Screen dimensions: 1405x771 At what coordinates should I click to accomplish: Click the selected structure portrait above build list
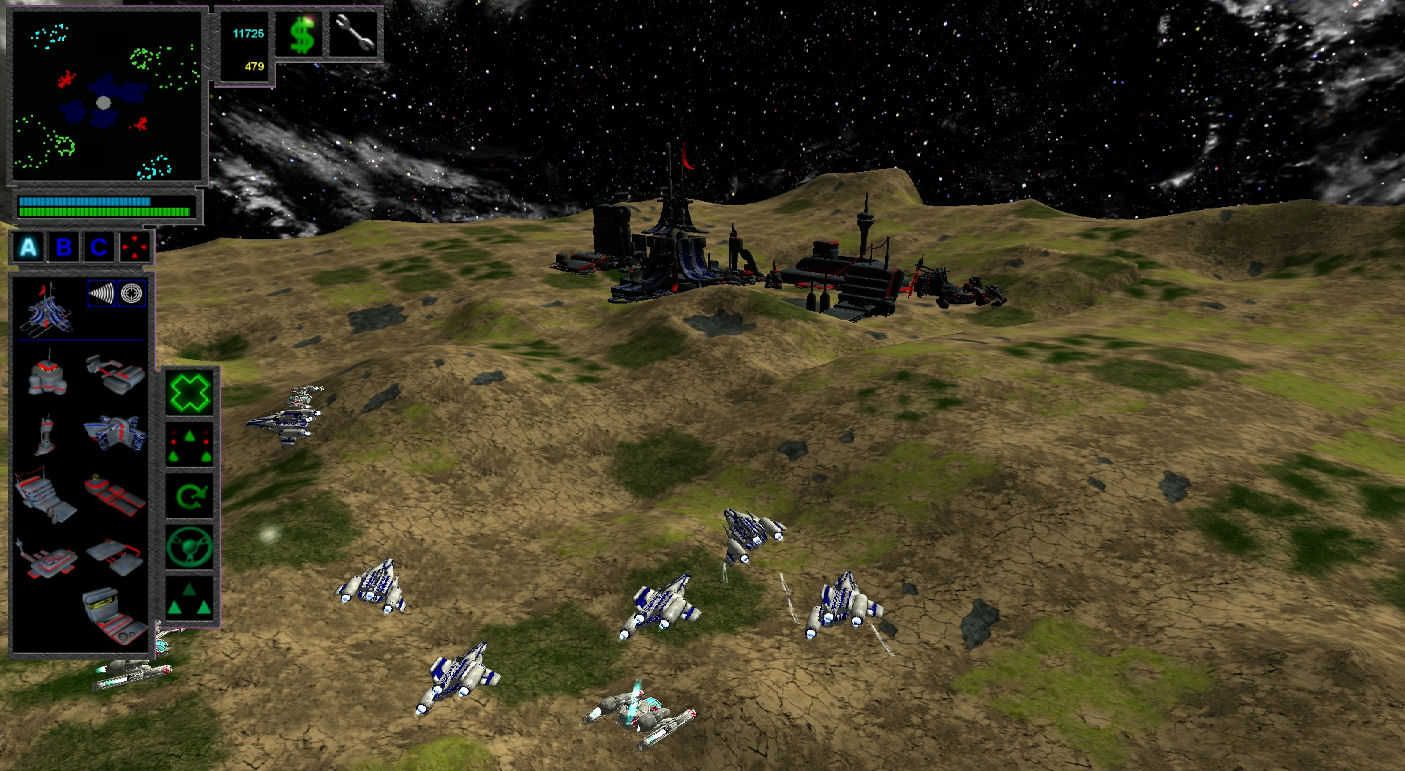(45, 312)
